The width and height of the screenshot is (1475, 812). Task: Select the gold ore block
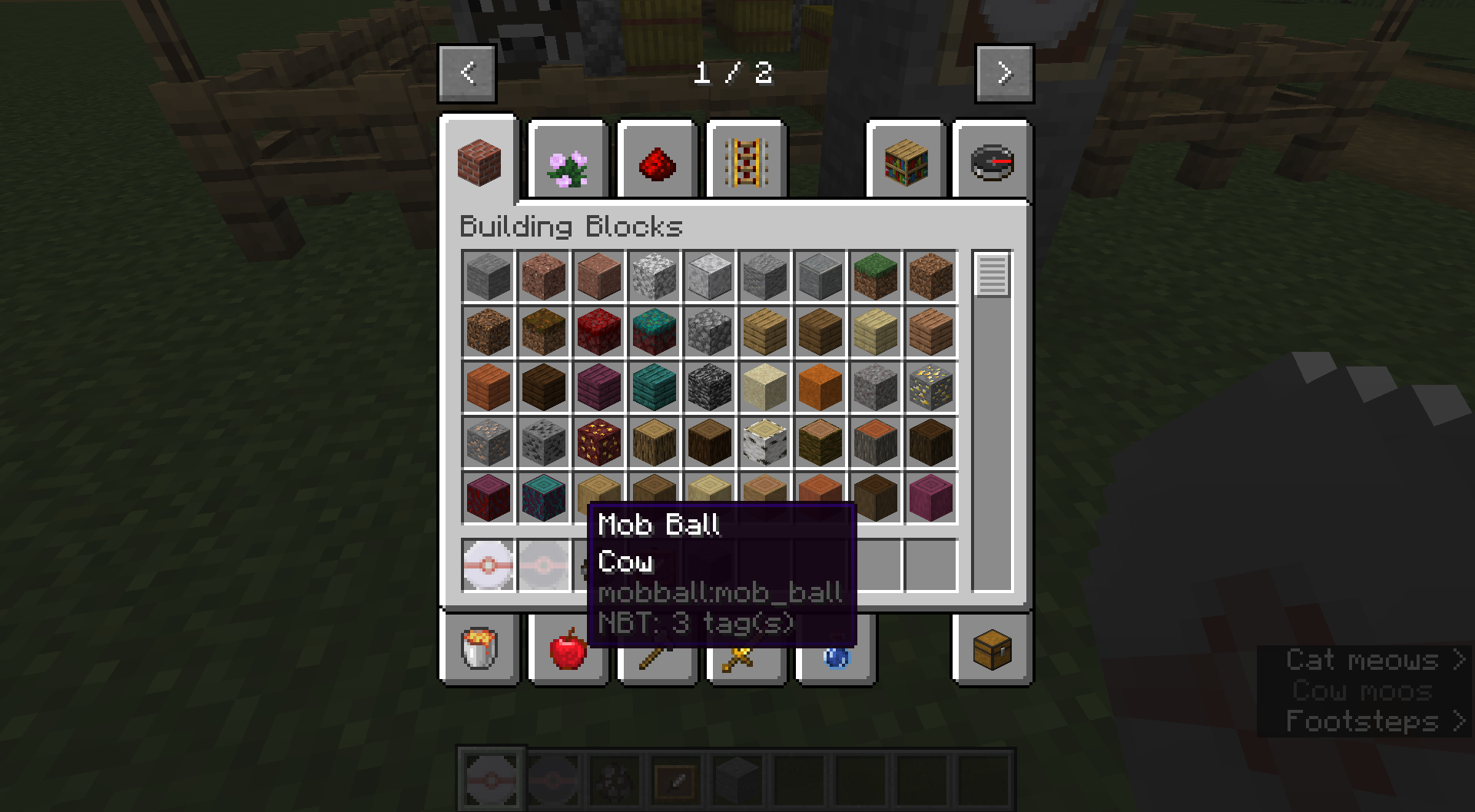pyautogui.click(x=930, y=386)
